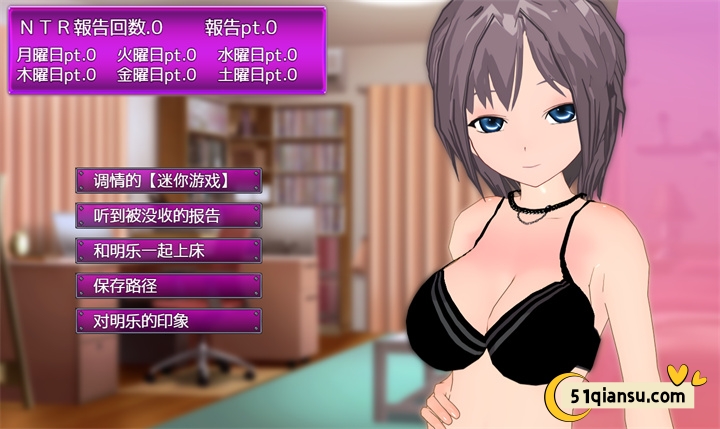Open the 保存路径 save option
This screenshot has height=429, width=720.
click(x=168, y=286)
